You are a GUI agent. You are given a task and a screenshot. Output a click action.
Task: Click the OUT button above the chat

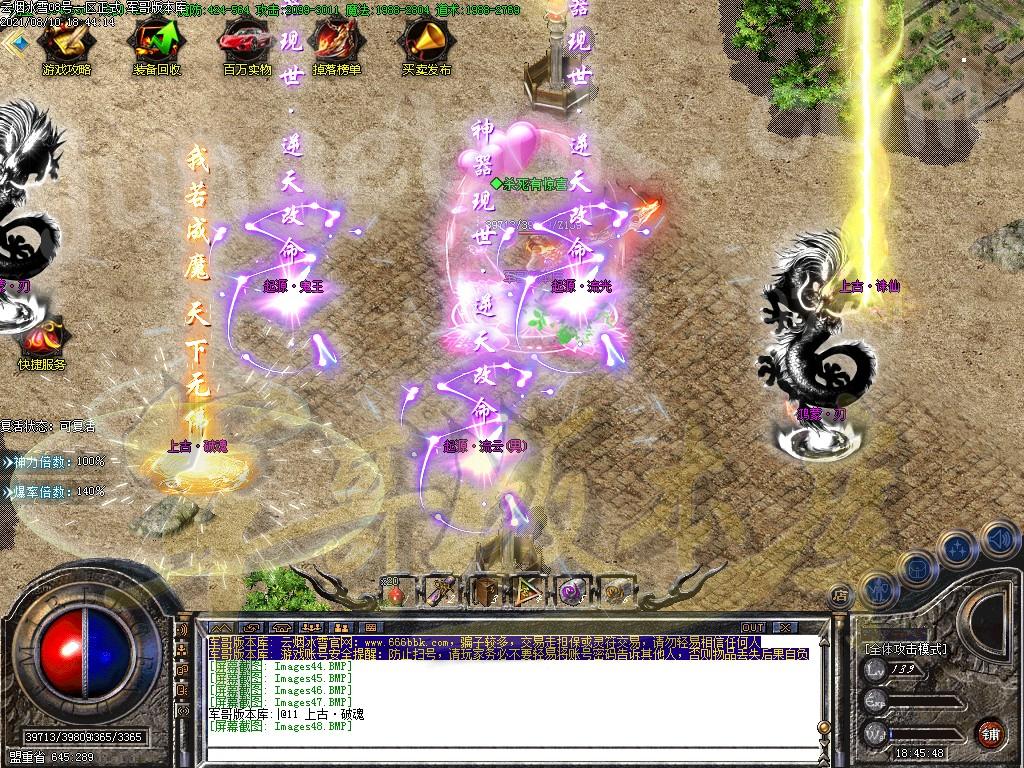click(x=752, y=627)
